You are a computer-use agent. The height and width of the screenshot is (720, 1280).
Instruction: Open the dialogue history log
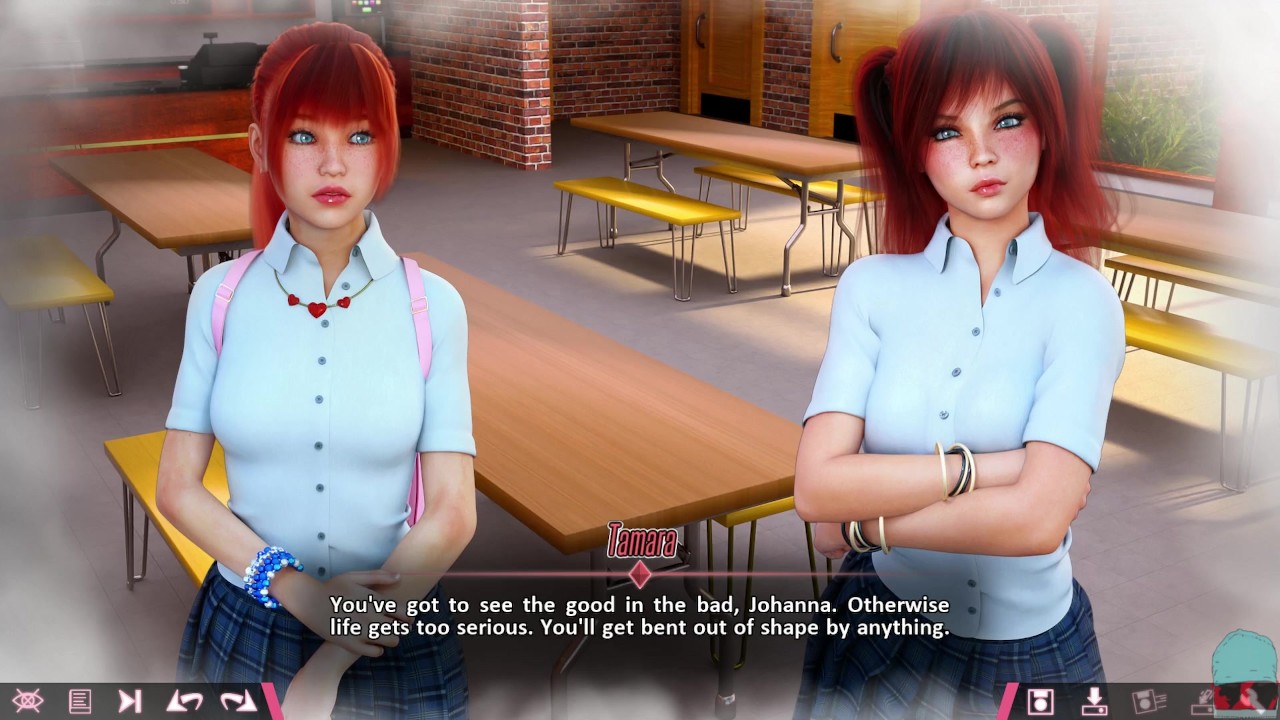coord(80,701)
